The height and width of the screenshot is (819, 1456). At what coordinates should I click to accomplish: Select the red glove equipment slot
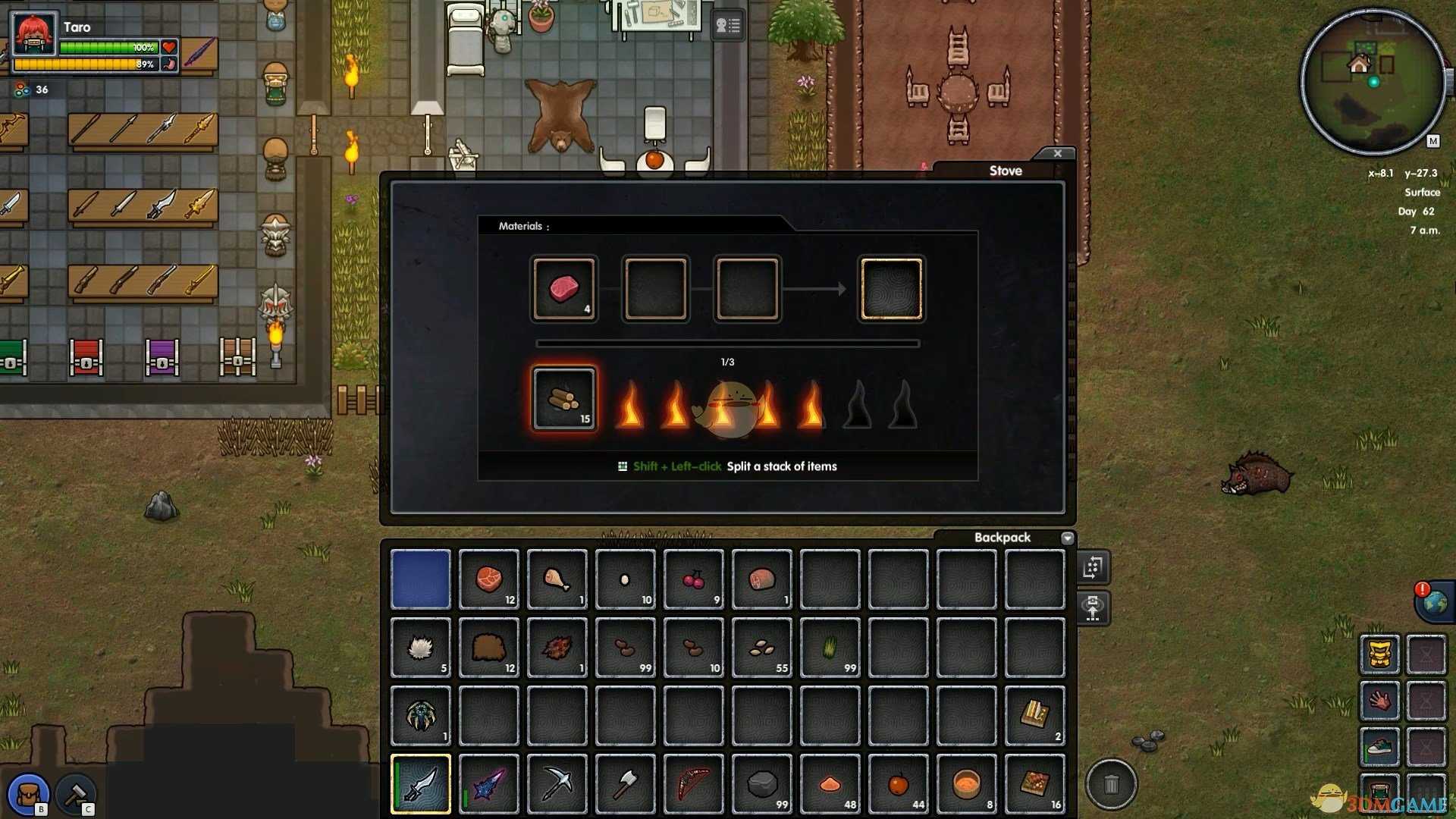pos(1379,700)
